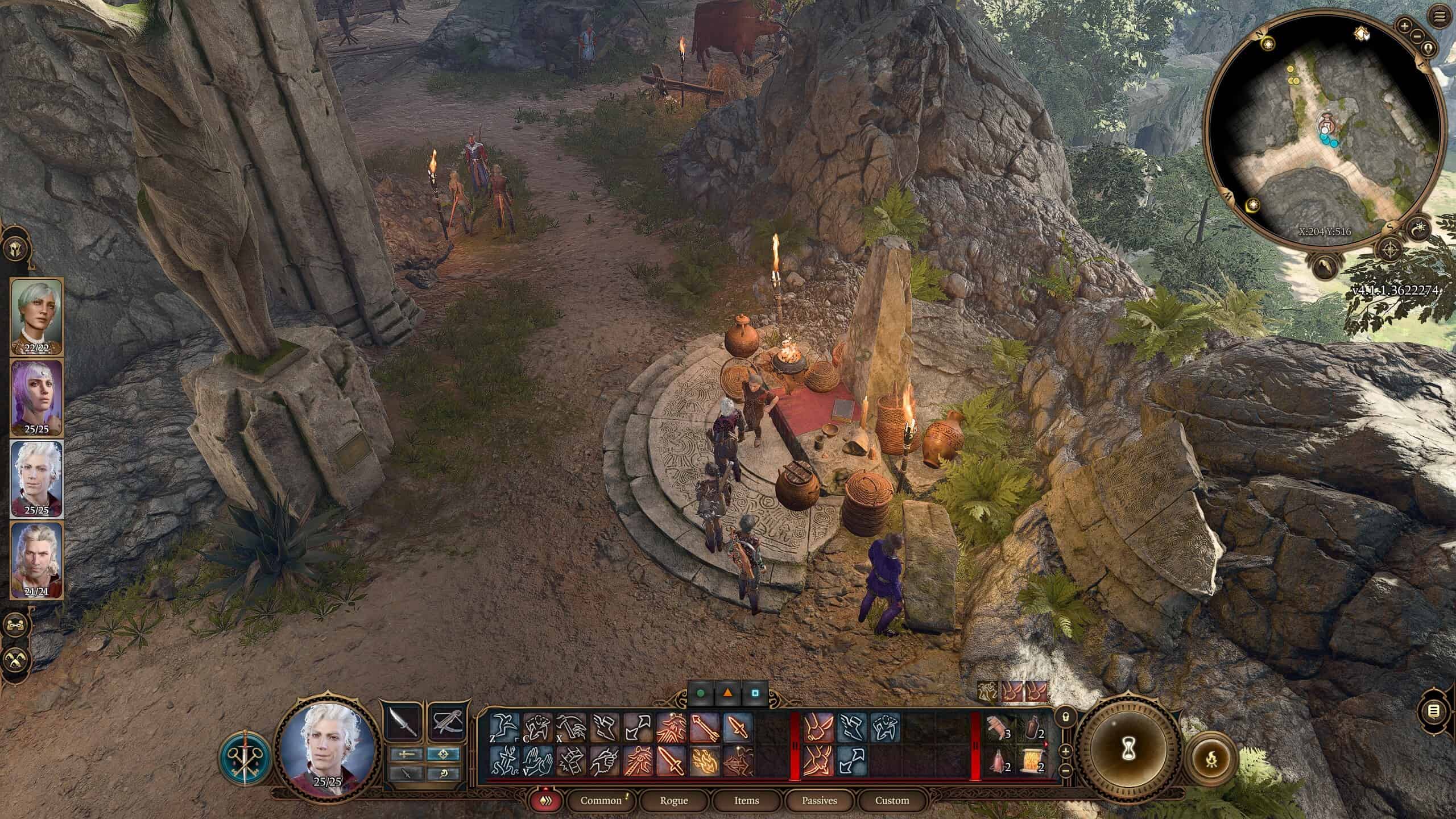
Task: Switch to the Rogue hotbar tab
Action: 673,800
